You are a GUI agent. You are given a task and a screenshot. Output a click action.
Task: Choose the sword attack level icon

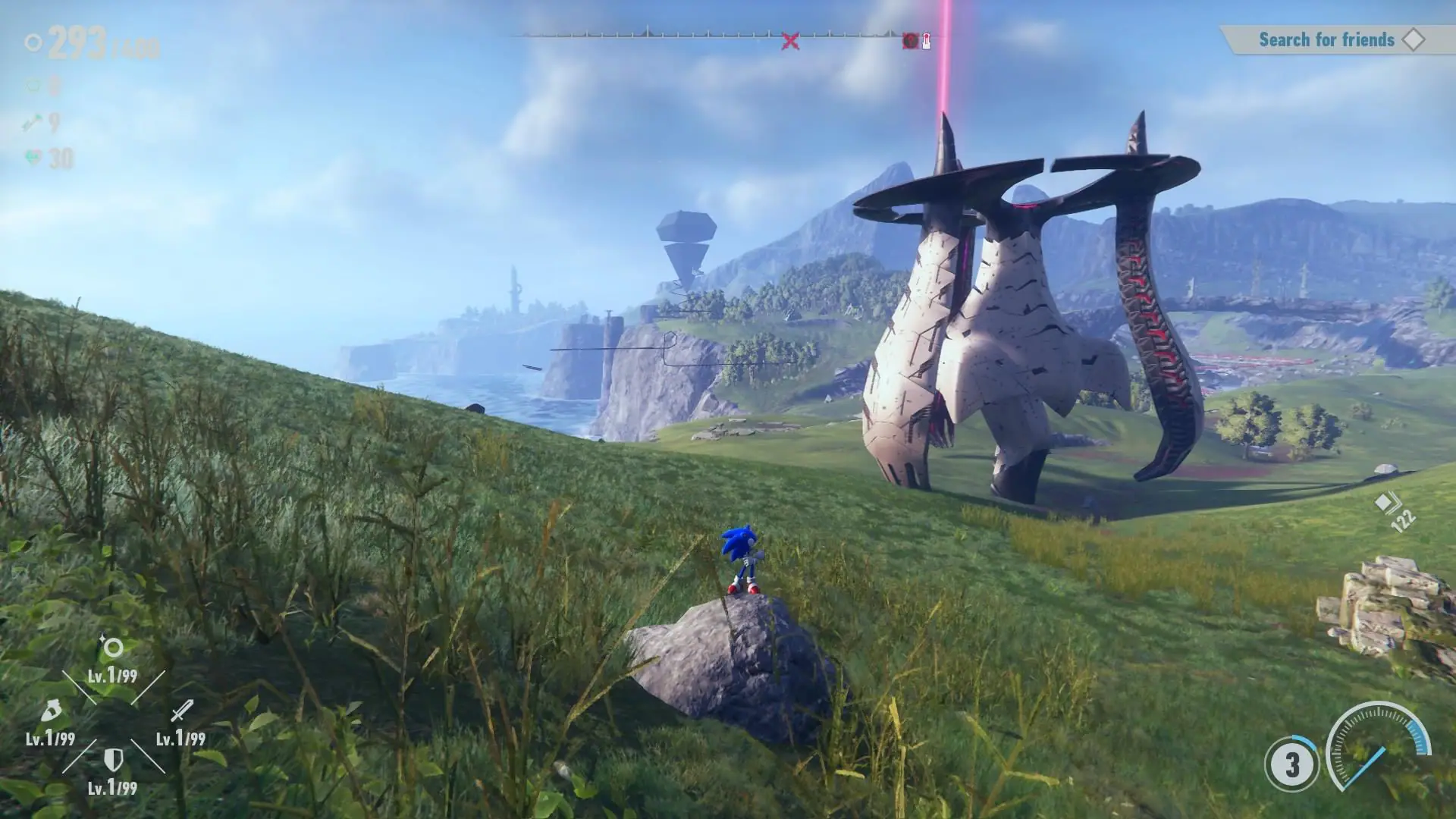181,711
